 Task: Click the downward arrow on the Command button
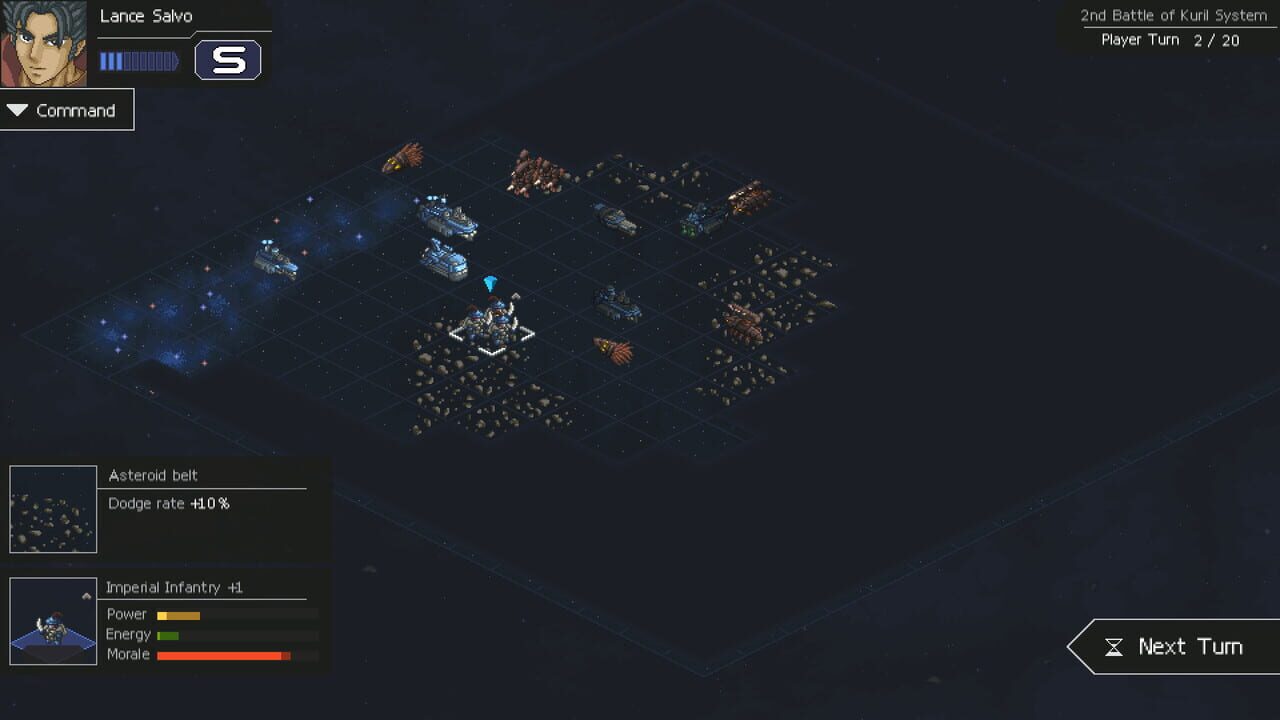(16, 110)
